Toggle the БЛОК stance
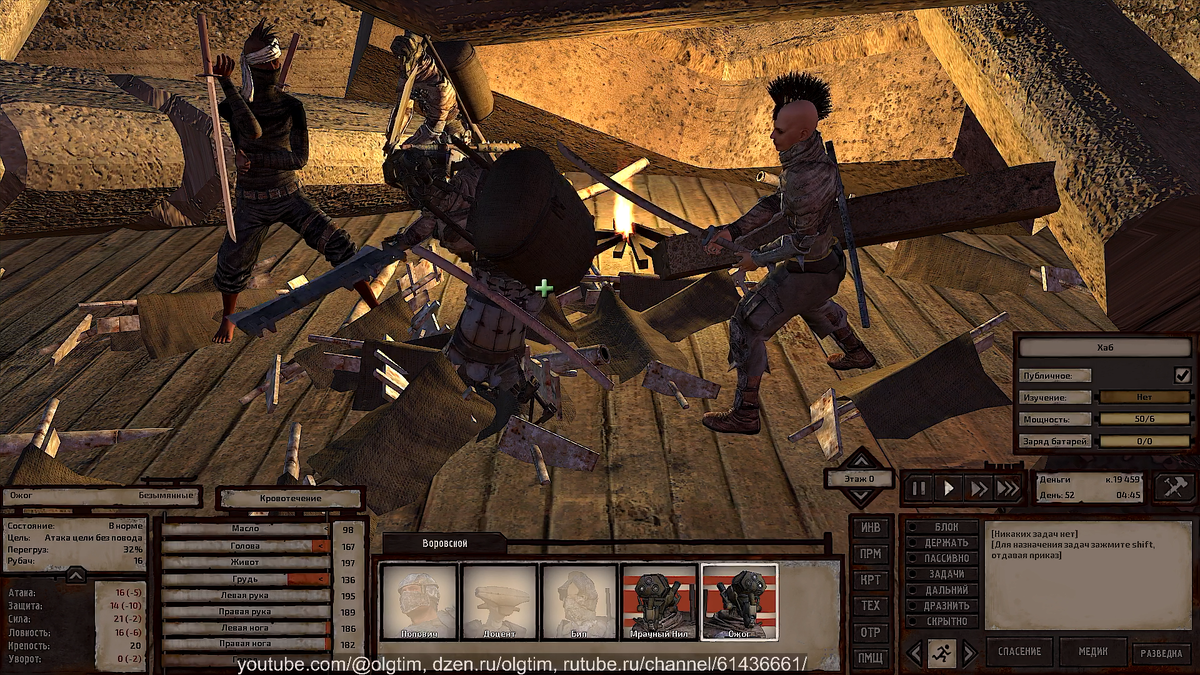The image size is (1200, 675). pyautogui.click(x=941, y=527)
